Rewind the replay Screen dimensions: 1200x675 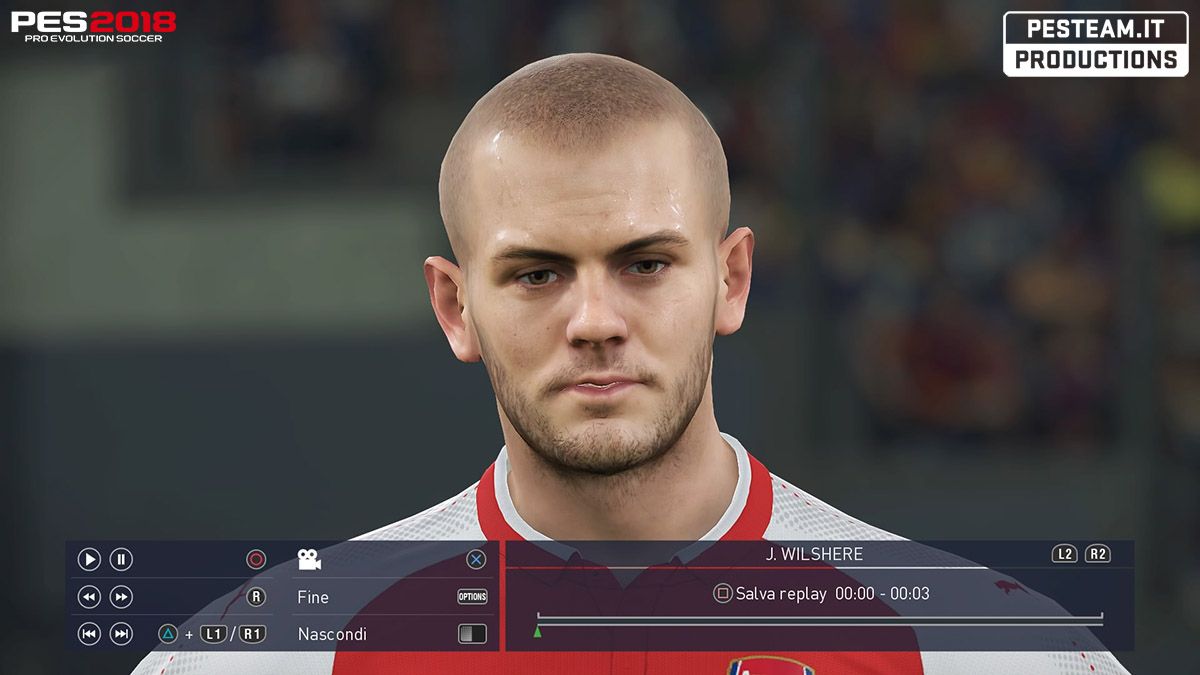coord(89,597)
